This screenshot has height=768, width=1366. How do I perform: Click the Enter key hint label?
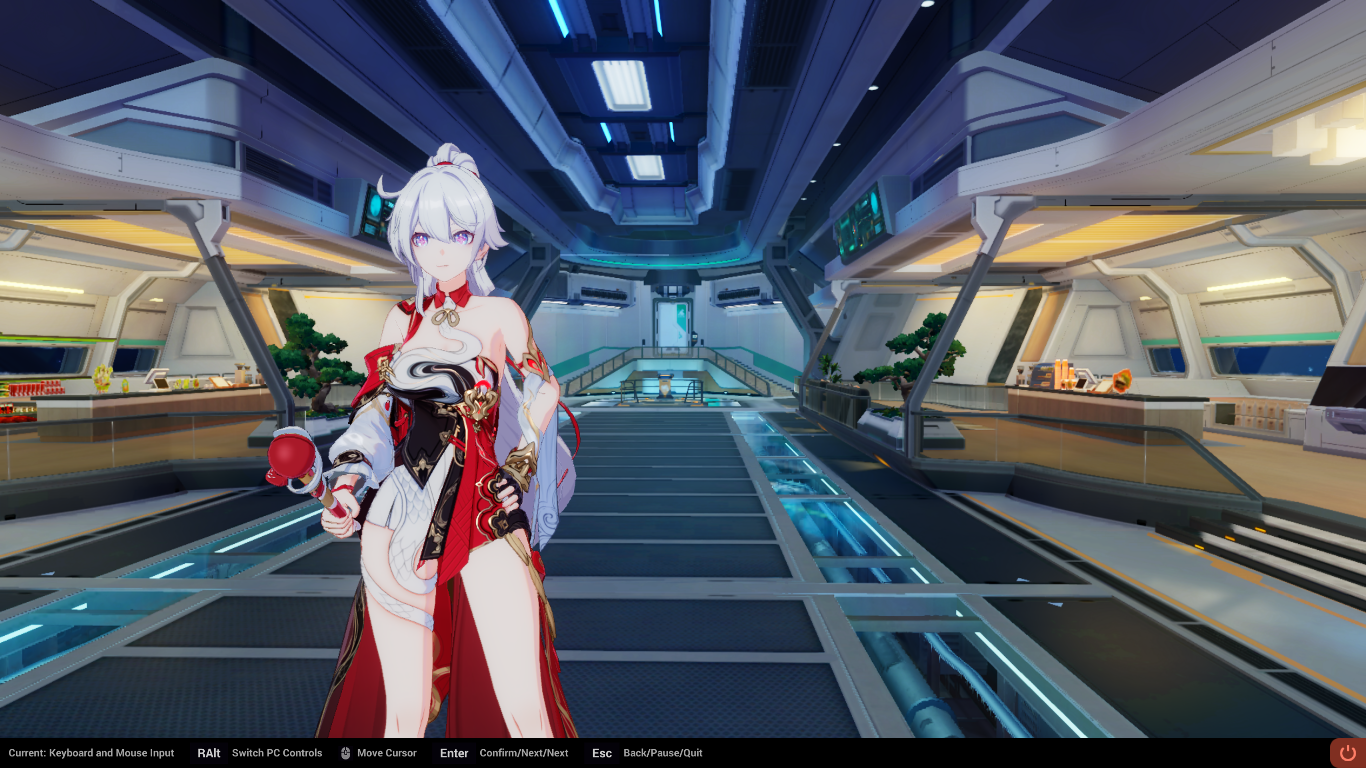click(x=454, y=753)
